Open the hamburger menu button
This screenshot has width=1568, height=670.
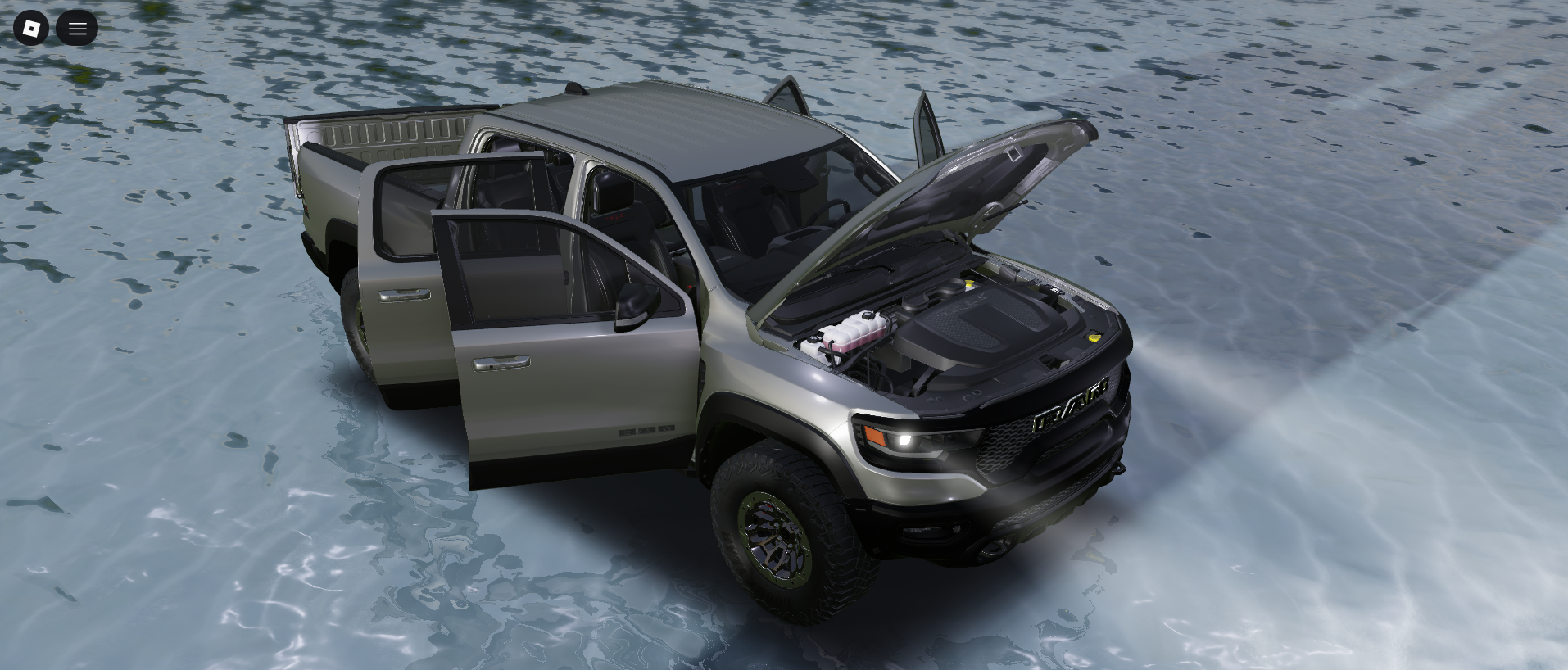pos(77,29)
